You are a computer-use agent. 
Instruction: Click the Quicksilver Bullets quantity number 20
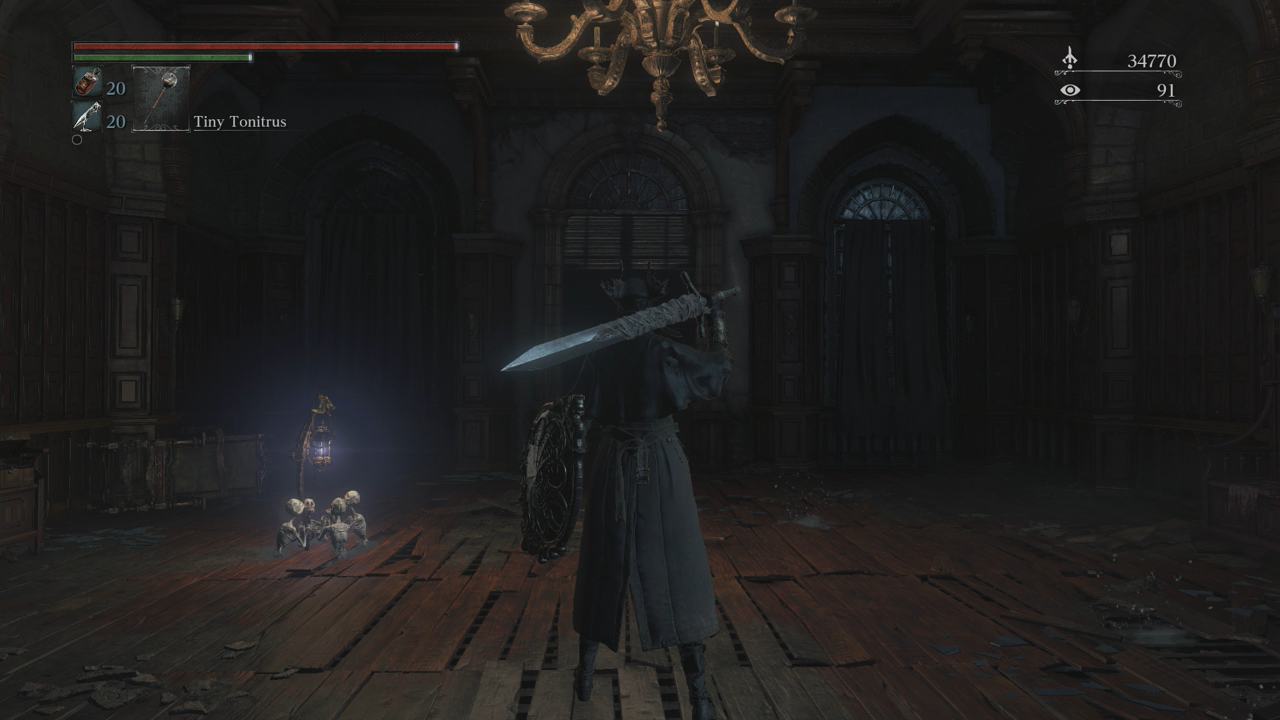[115, 122]
